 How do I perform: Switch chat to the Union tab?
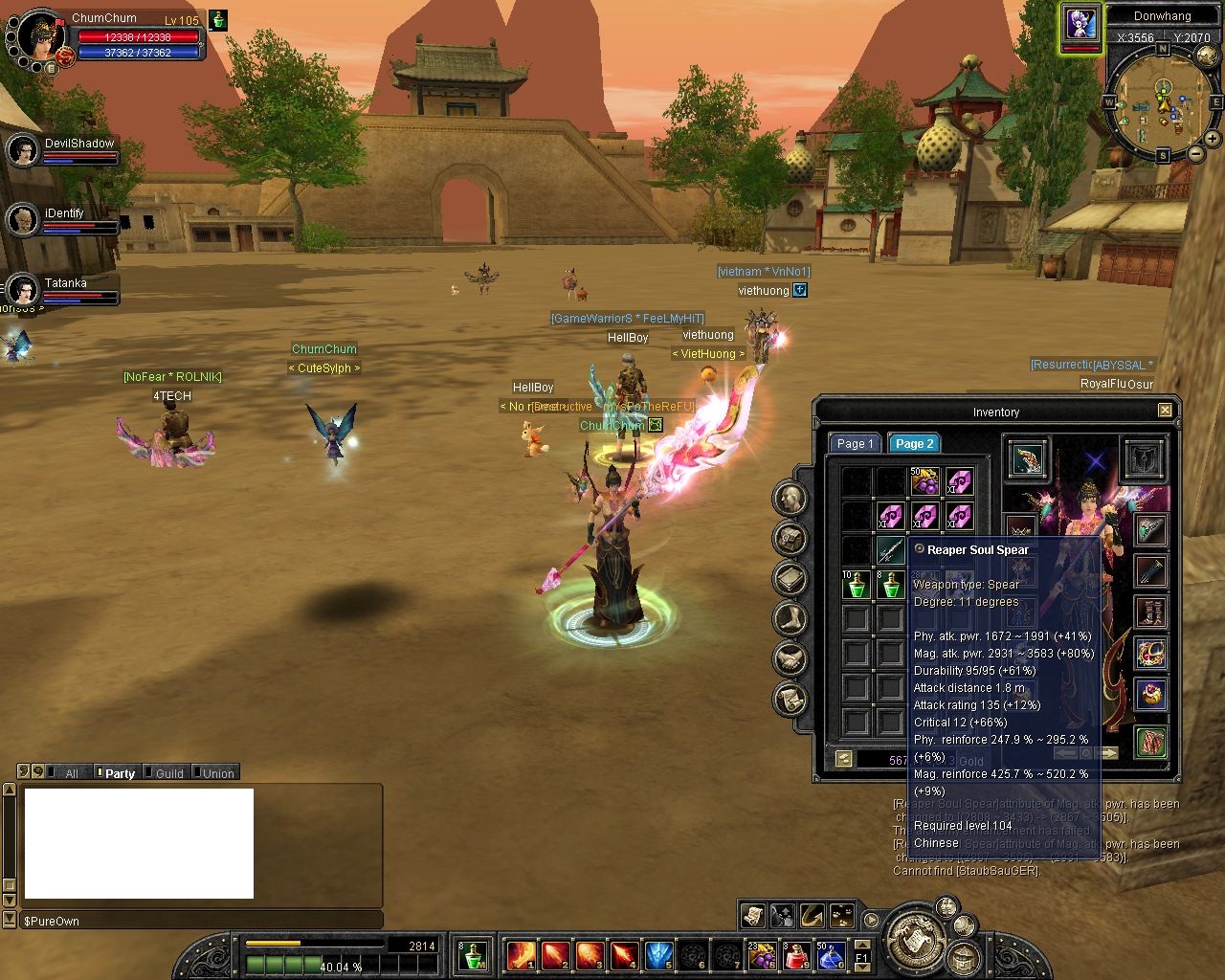pos(218,773)
